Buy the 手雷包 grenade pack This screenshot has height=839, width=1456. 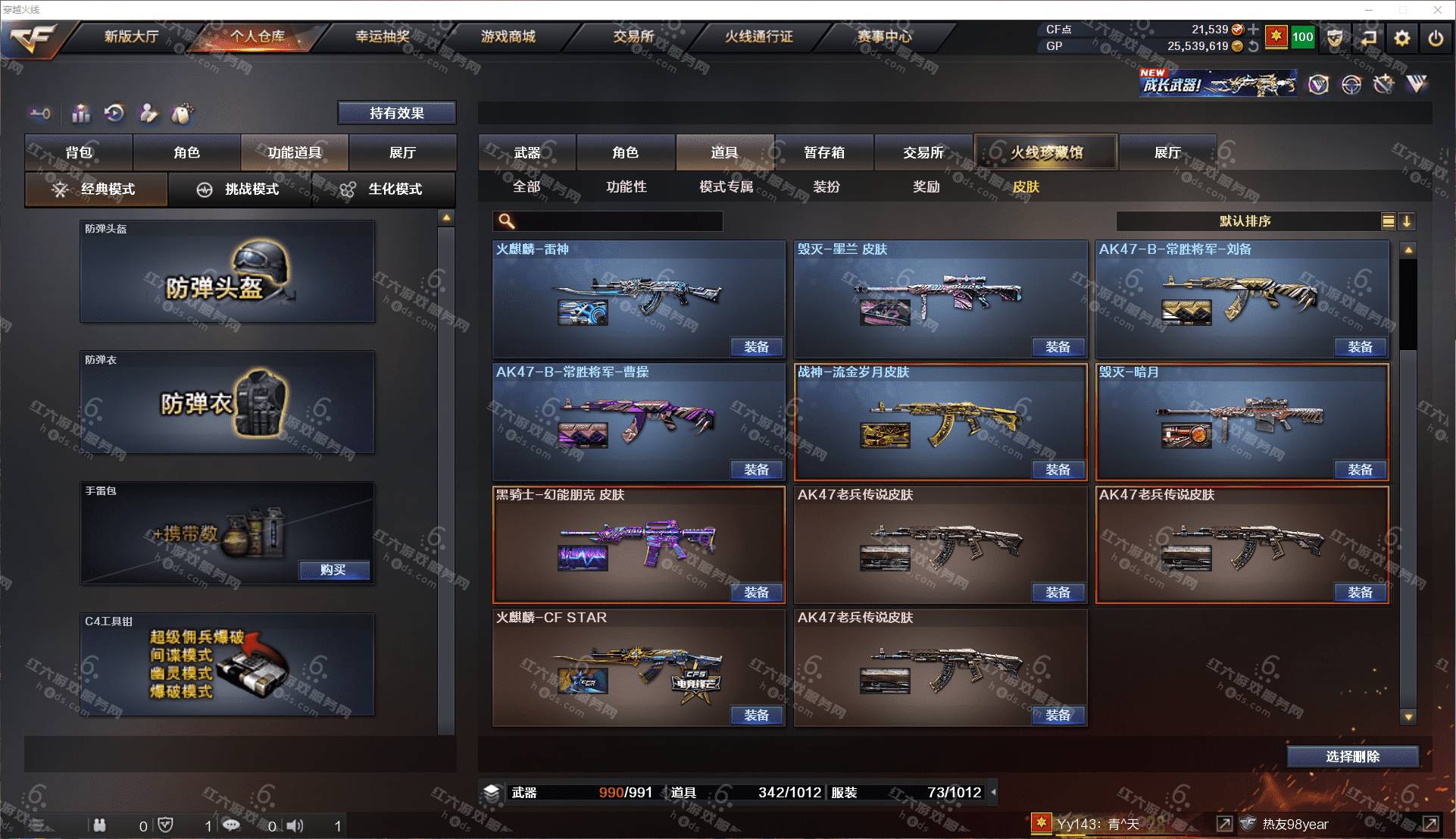click(333, 570)
